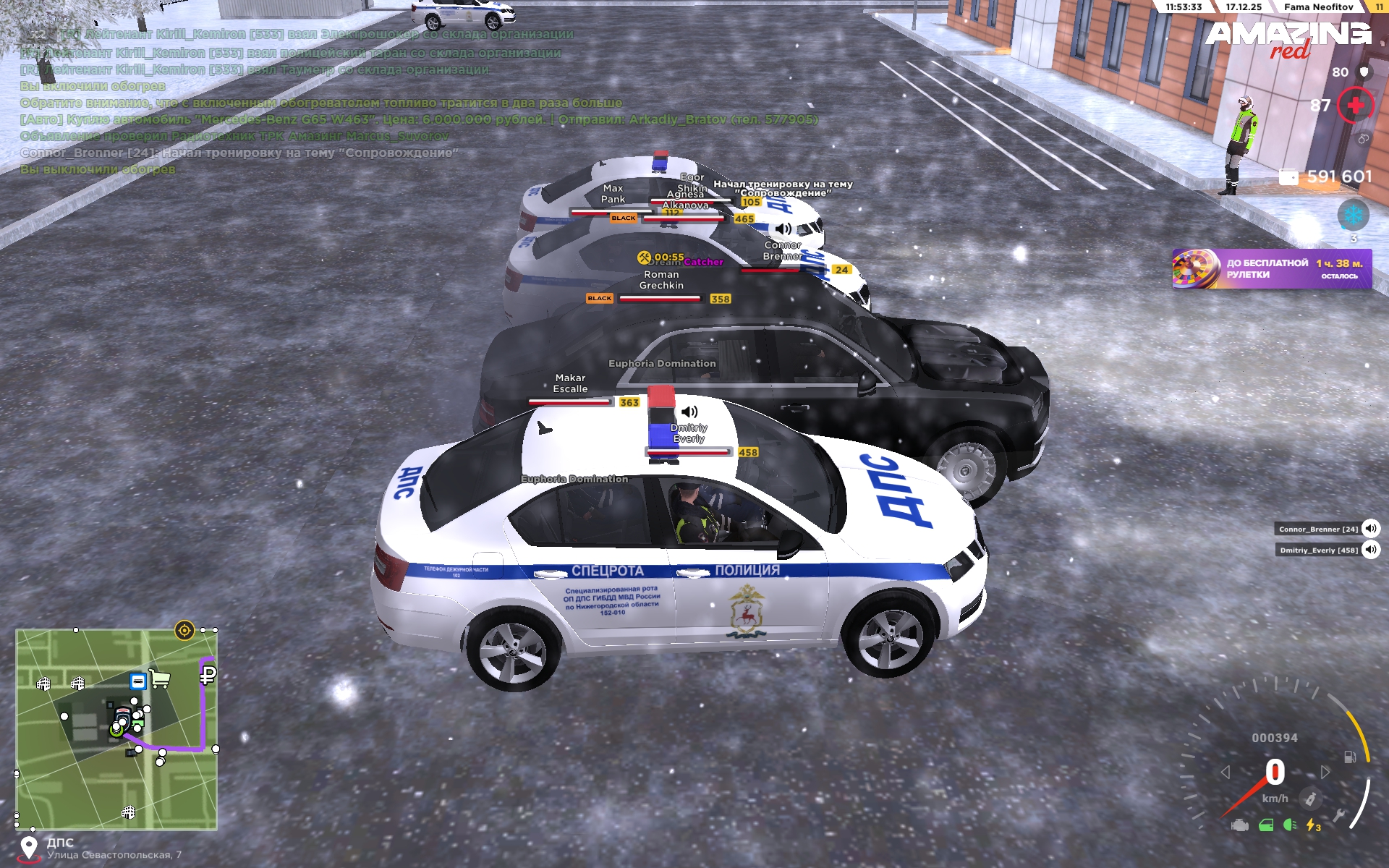Toggle voice speaker for Dmitriy_Everly [458]
1389x868 pixels.
click(1370, 550)
